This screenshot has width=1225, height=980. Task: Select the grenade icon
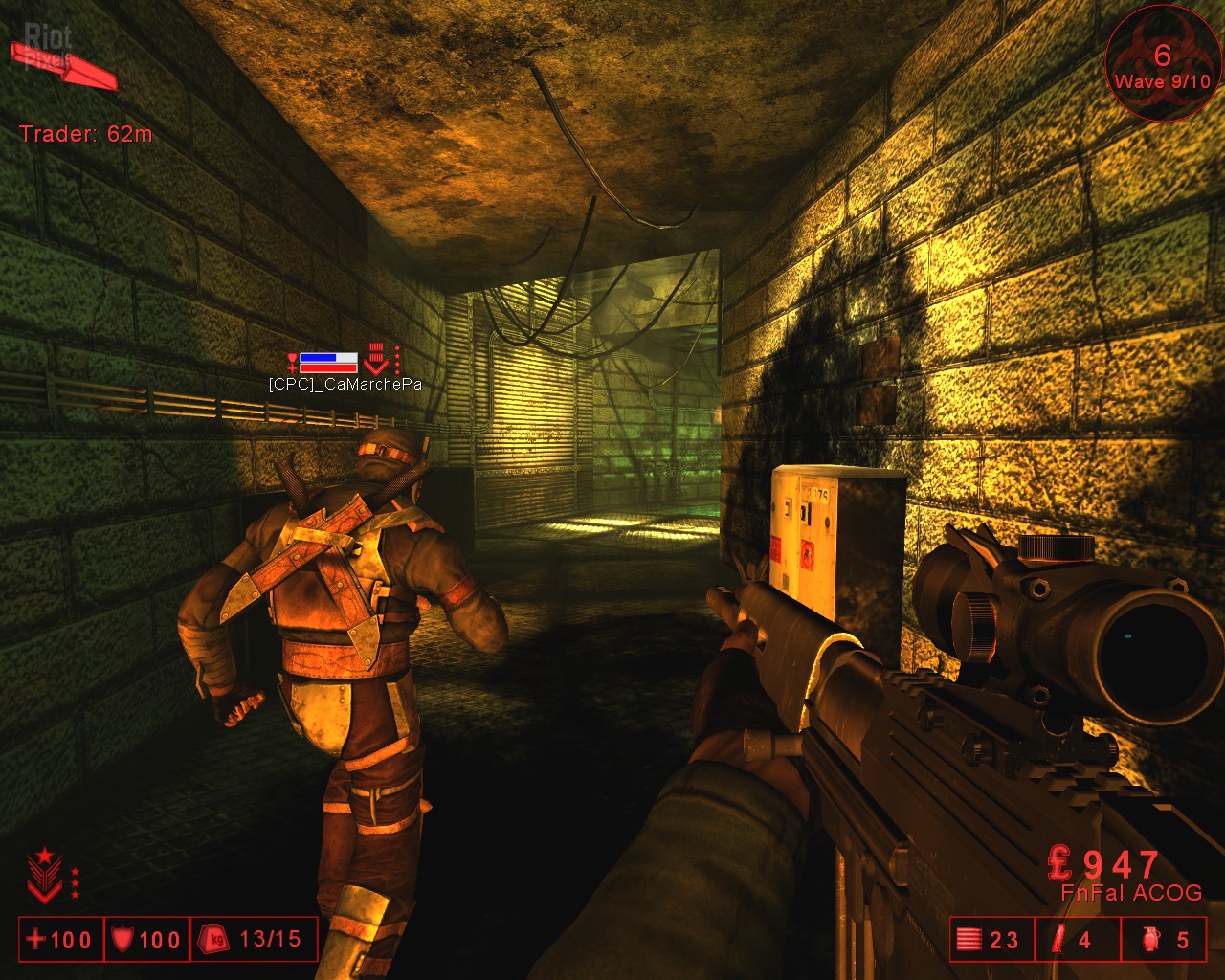tap(1151, 940)
